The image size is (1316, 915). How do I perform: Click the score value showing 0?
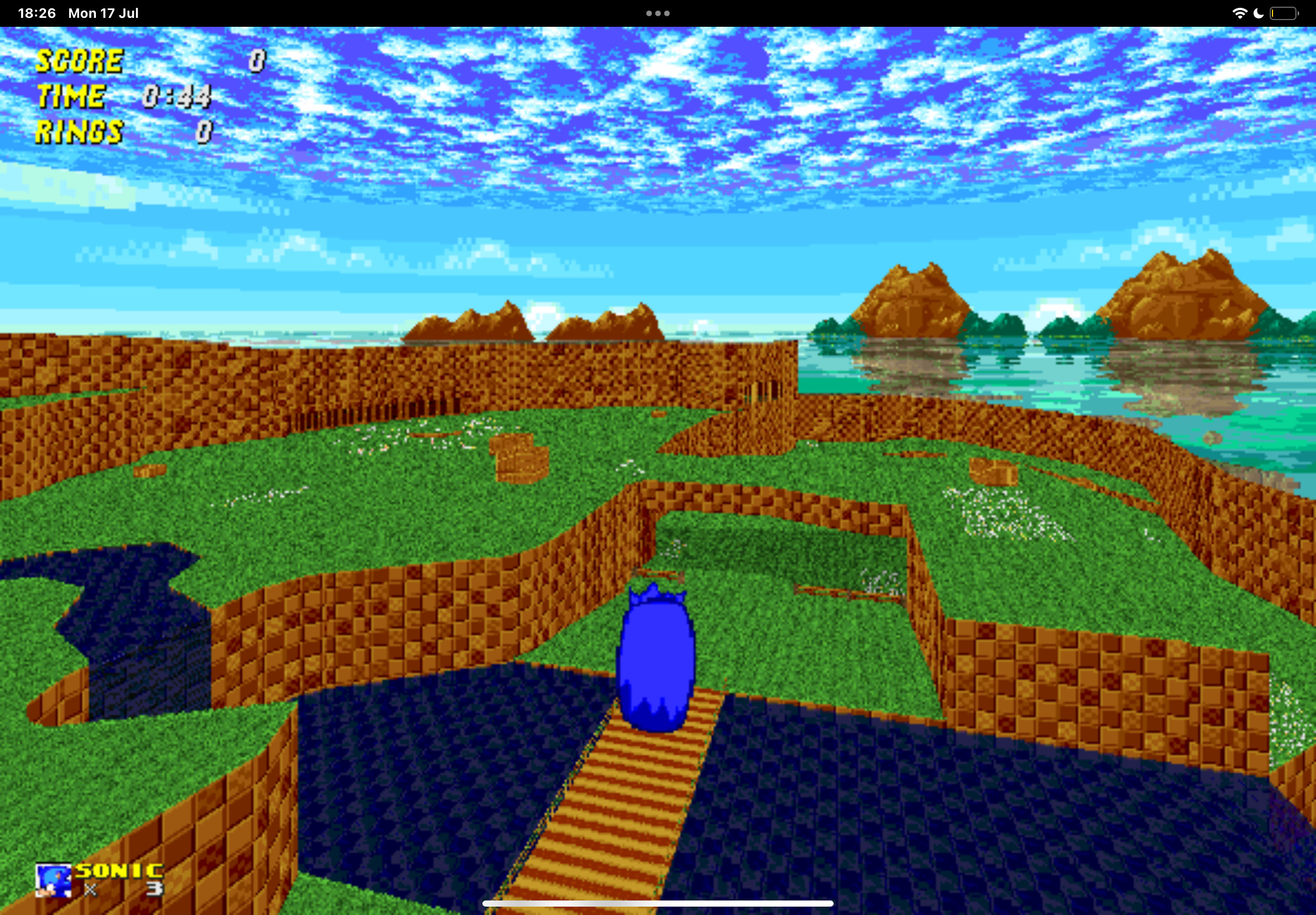[x=259, y=60]
